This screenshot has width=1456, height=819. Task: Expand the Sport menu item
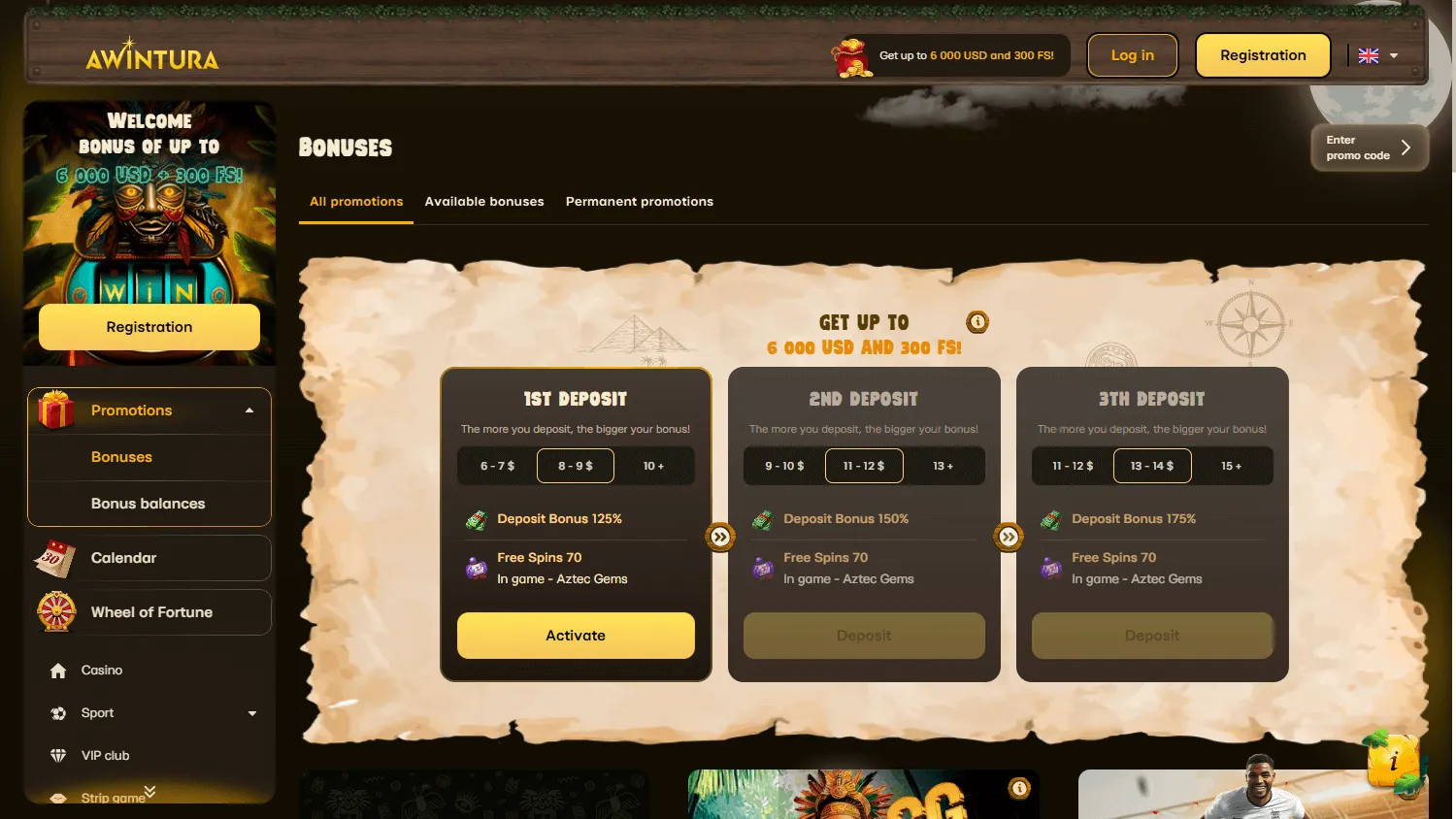[251, 712]
